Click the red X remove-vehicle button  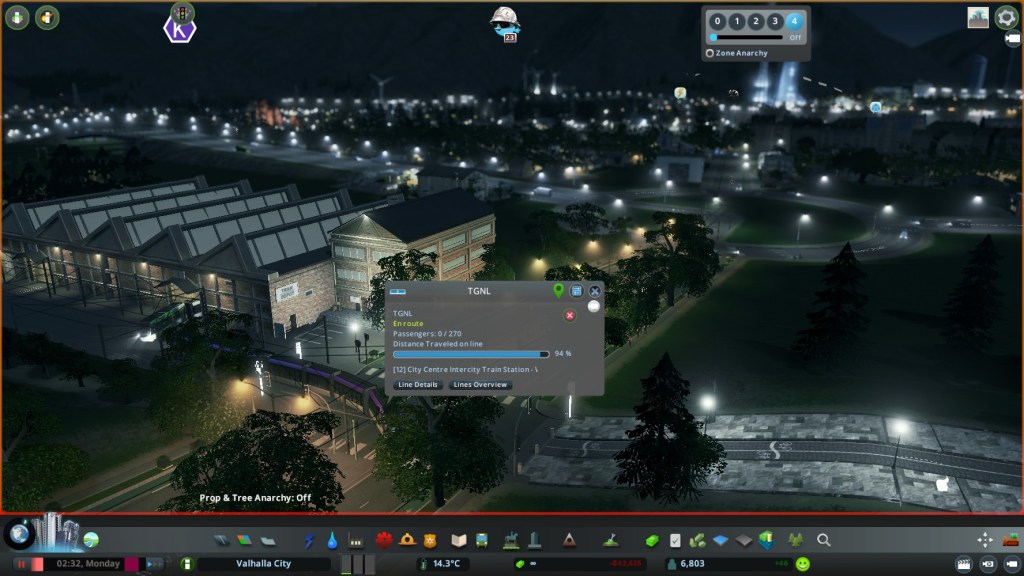570,315
